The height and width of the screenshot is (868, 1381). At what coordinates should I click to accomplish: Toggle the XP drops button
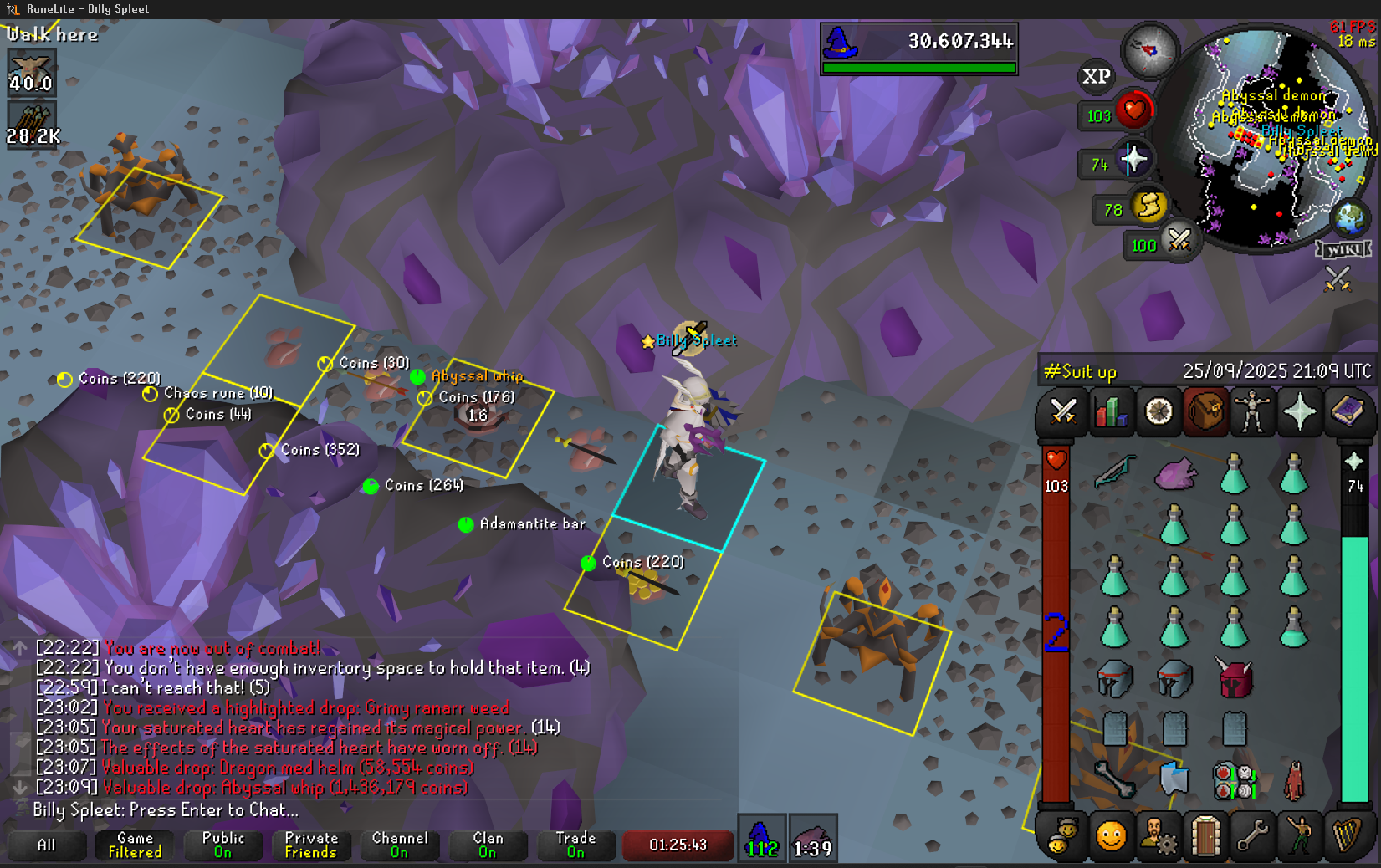click(1096, 76)
